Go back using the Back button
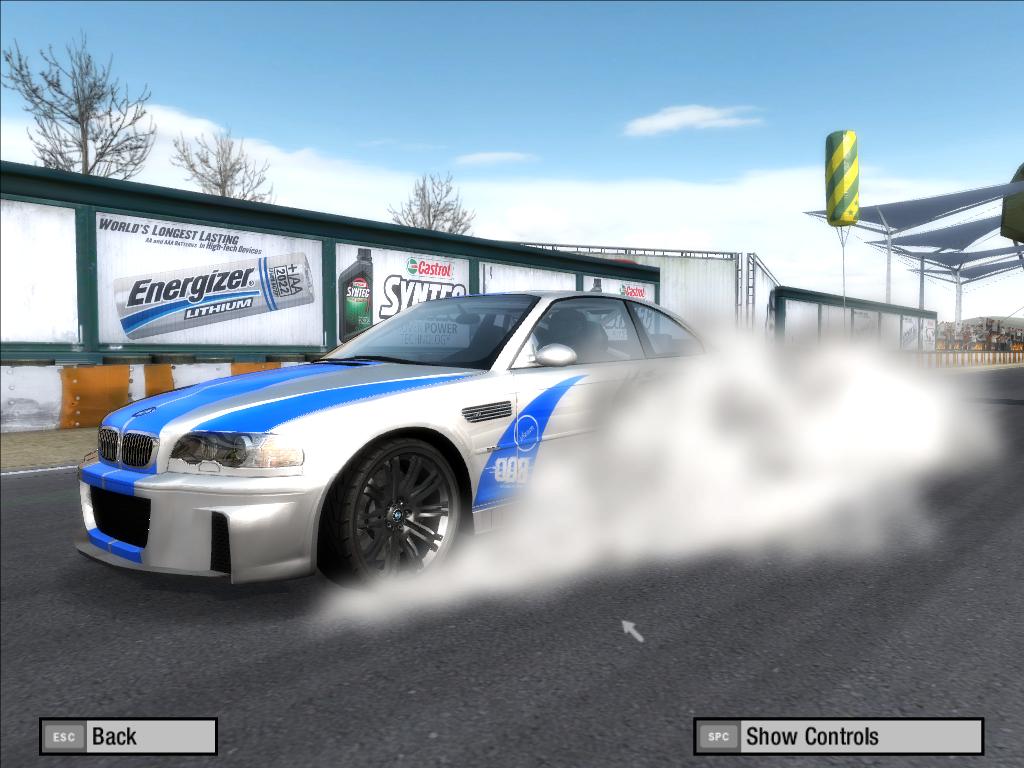Screen dimensions: 1024x768 pyautogui.click(x=128, y=737)
